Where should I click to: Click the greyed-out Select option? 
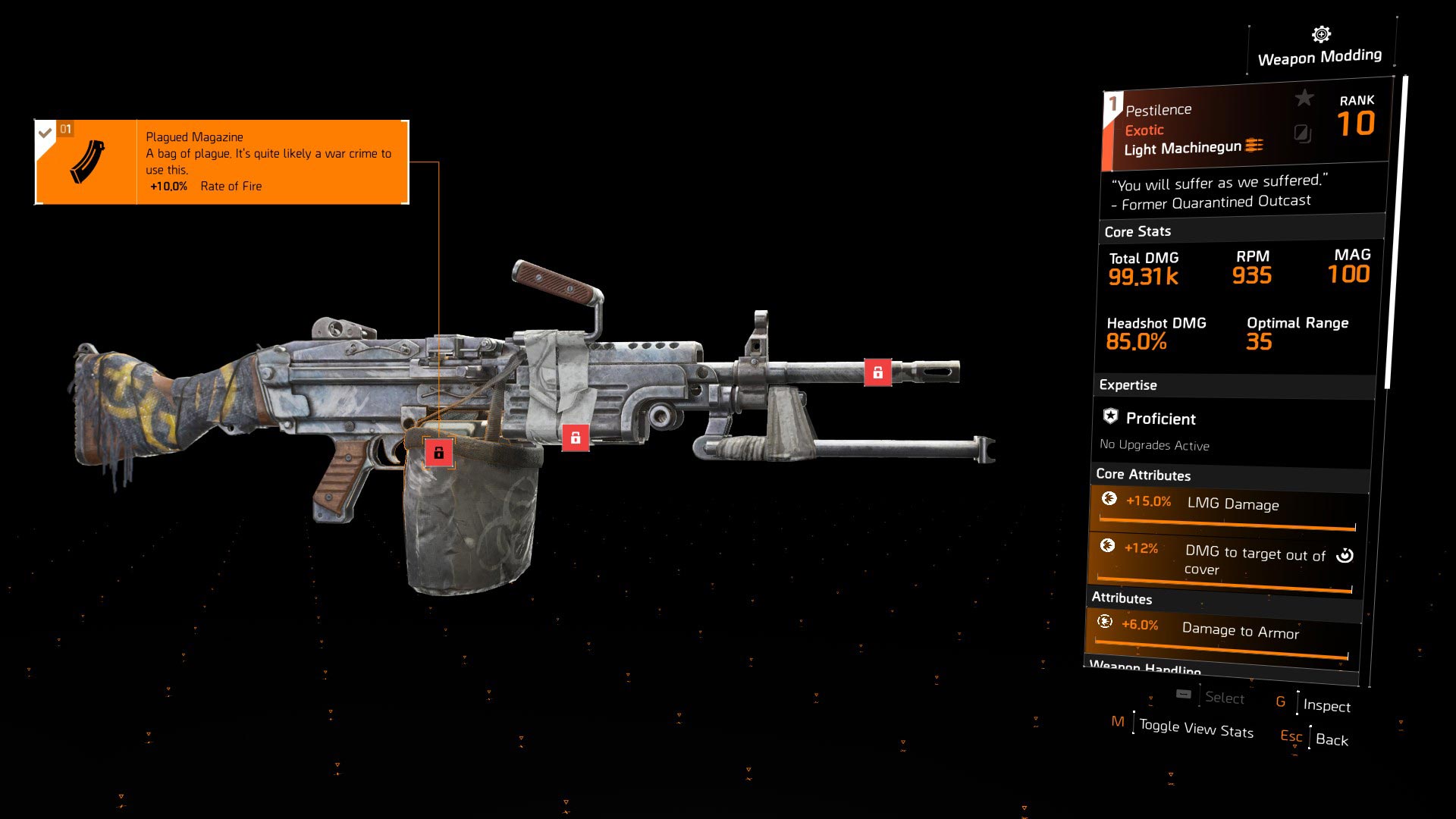1224,698
